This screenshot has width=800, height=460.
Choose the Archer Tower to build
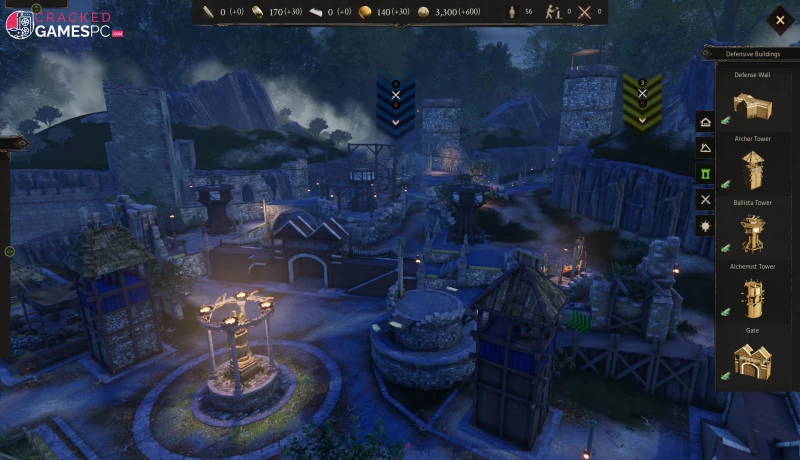coord(751,167)
